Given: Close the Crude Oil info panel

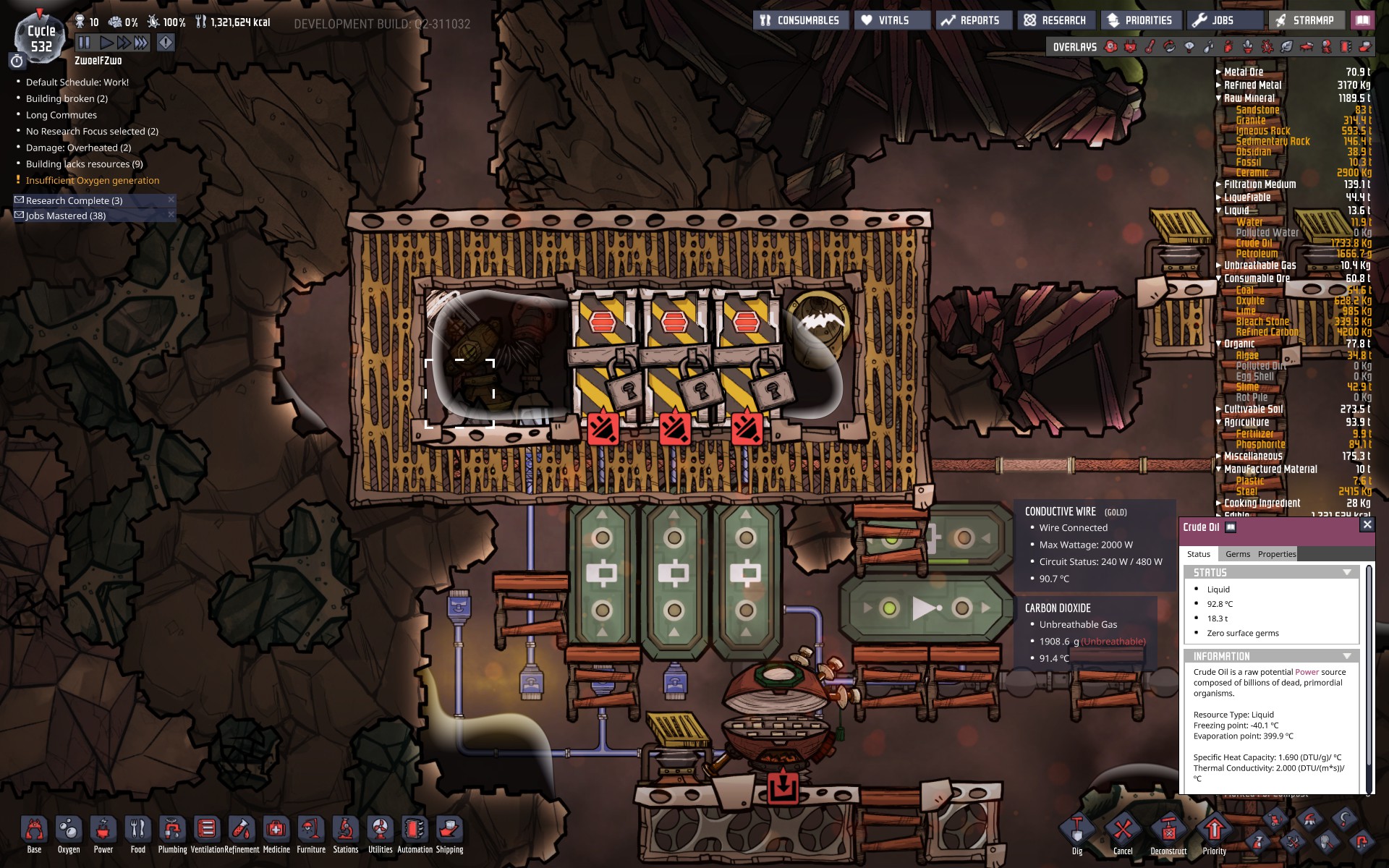Looking at the screenshot, I should coord(1367,524).
